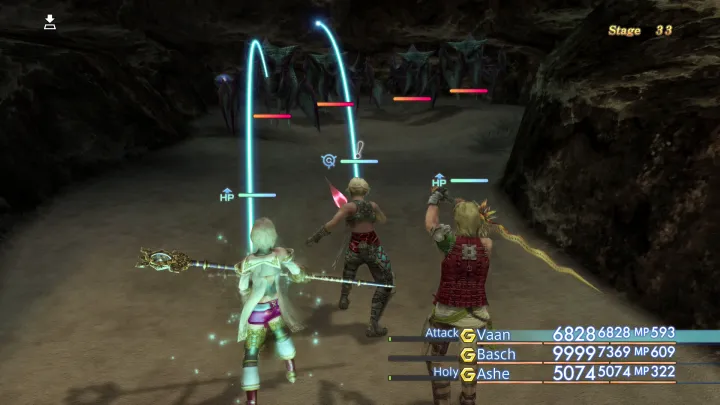Click the gambit icon beside Ashe
This screenshot has height=405, width=720.
(x=467, y=373)
